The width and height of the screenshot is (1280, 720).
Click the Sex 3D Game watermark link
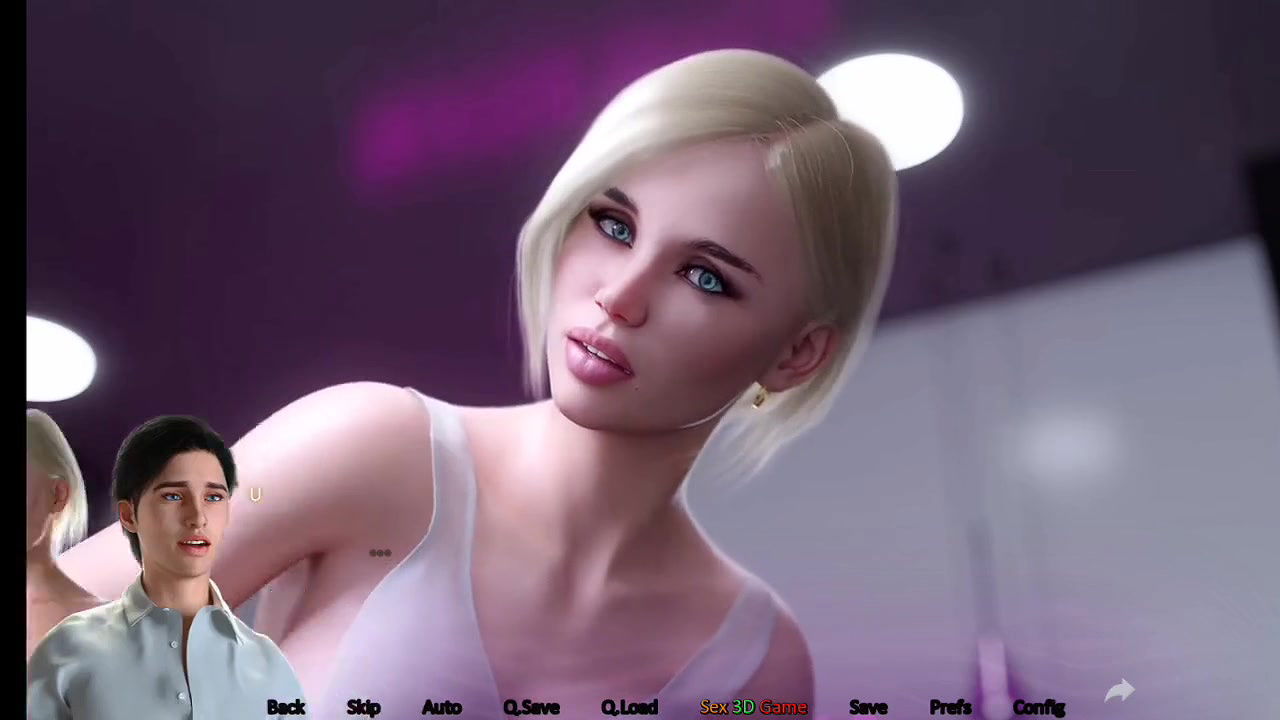753,707
